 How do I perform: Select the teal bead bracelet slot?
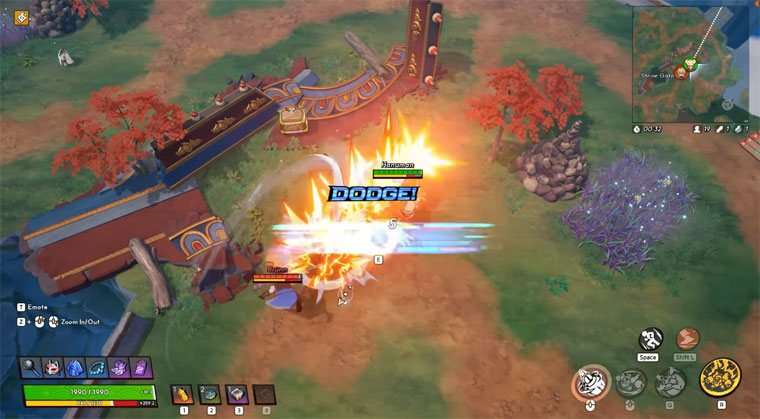97,368
